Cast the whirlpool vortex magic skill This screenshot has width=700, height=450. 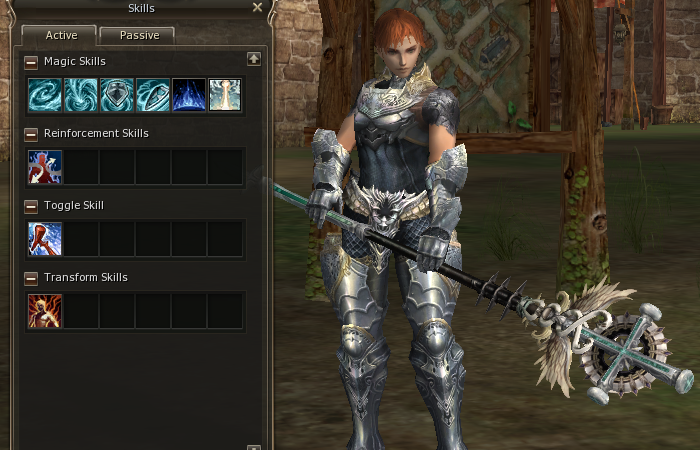[x=81, y=95]
